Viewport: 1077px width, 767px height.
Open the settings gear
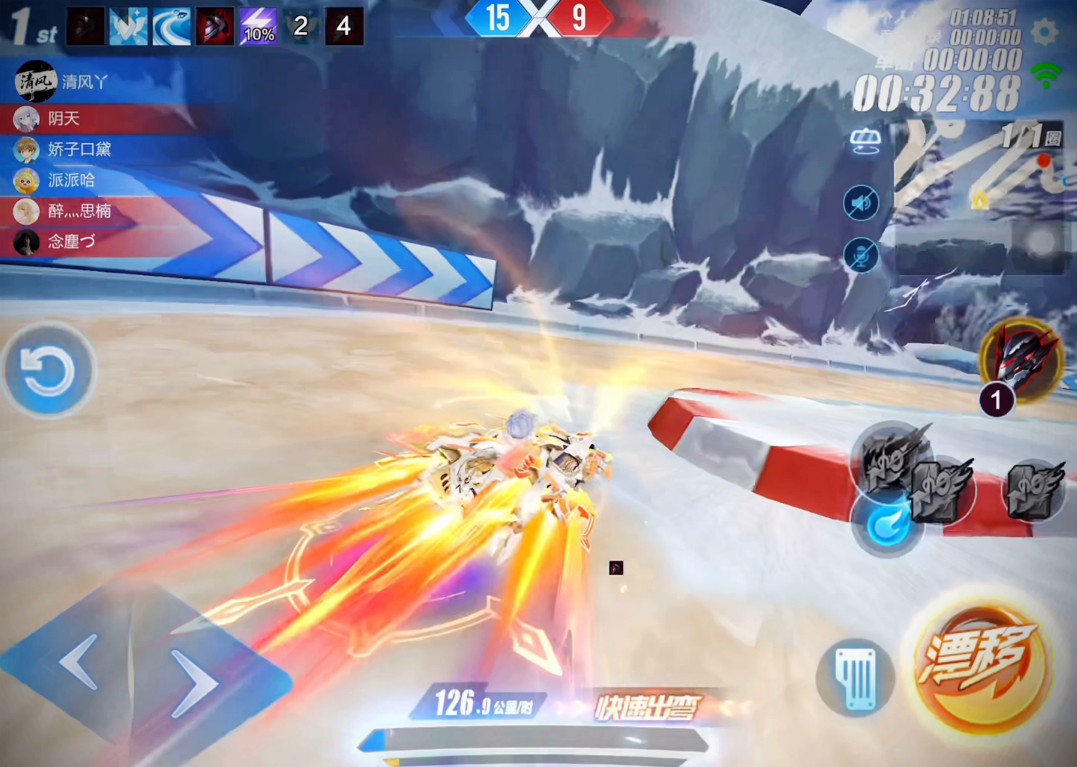click(1046, 31)
